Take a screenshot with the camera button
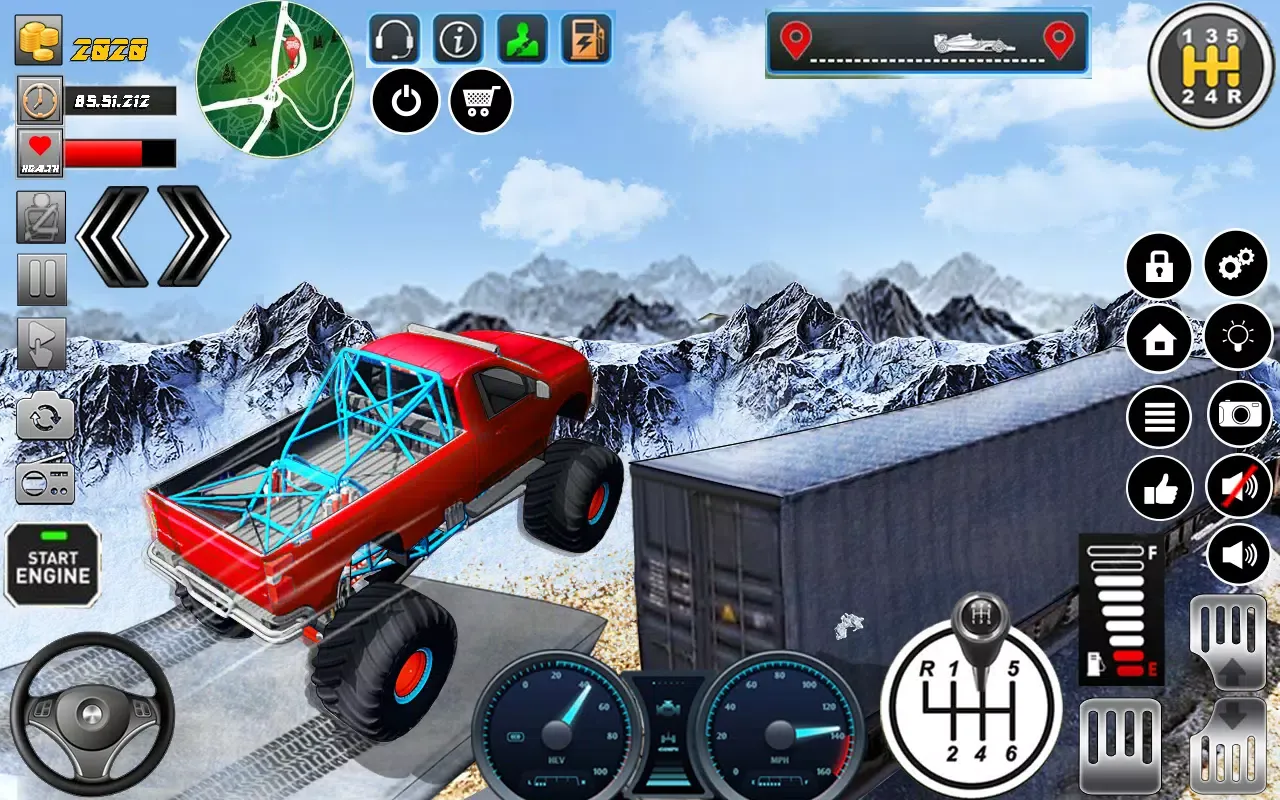1280x800 pixels. click(x=1240, y=414)
